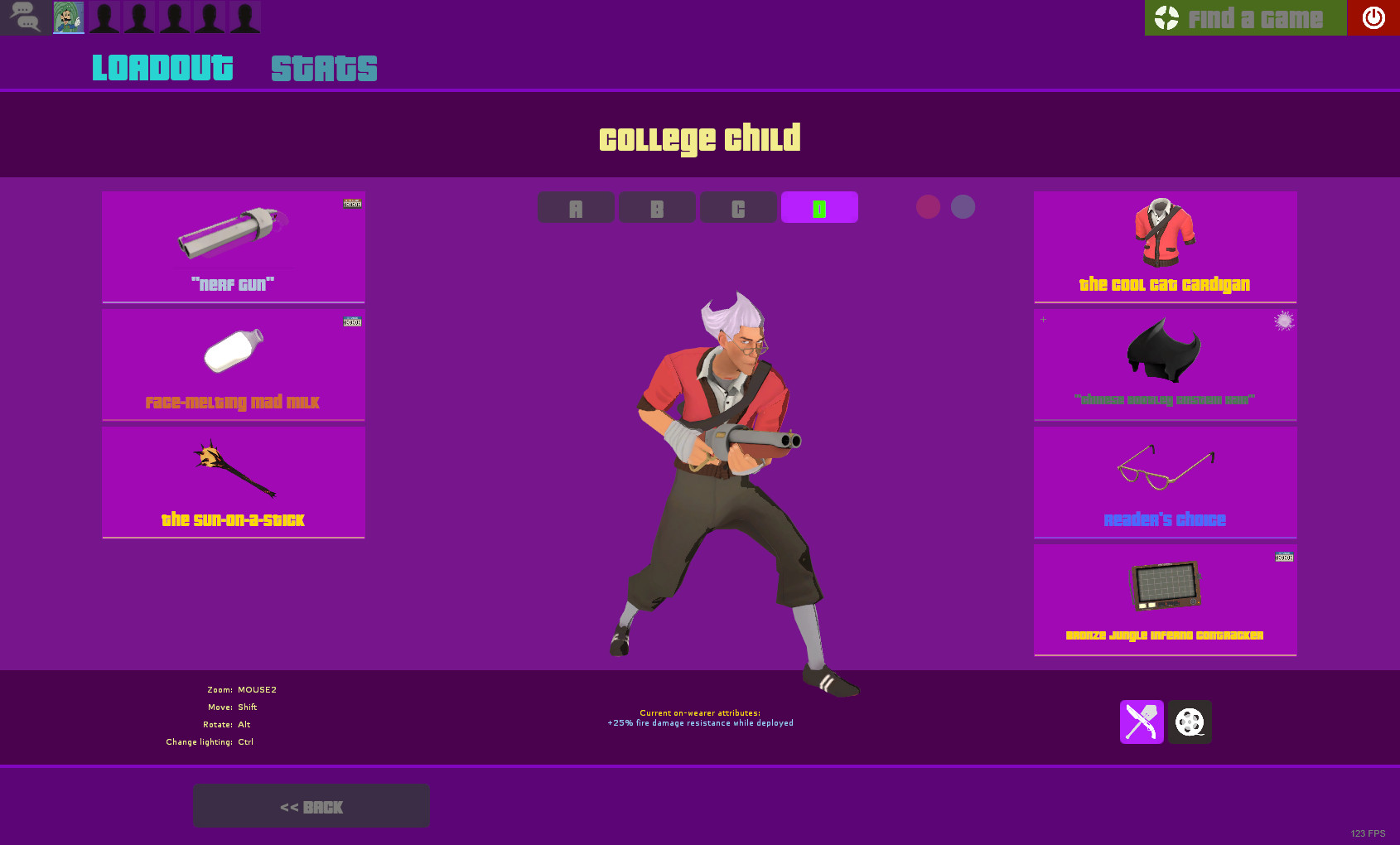Click the badge on the Bronze Jungle Inferno ConTracker card
The image size is (1400, 845).
1283,557
